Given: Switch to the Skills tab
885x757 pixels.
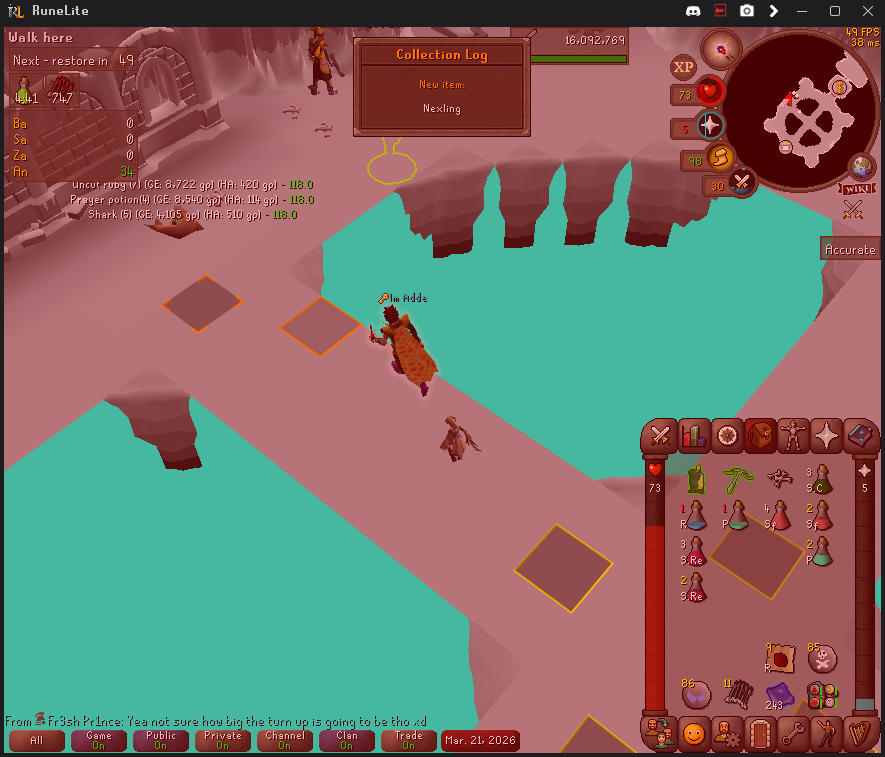Looking at the screenshot, I should point(693,435).
